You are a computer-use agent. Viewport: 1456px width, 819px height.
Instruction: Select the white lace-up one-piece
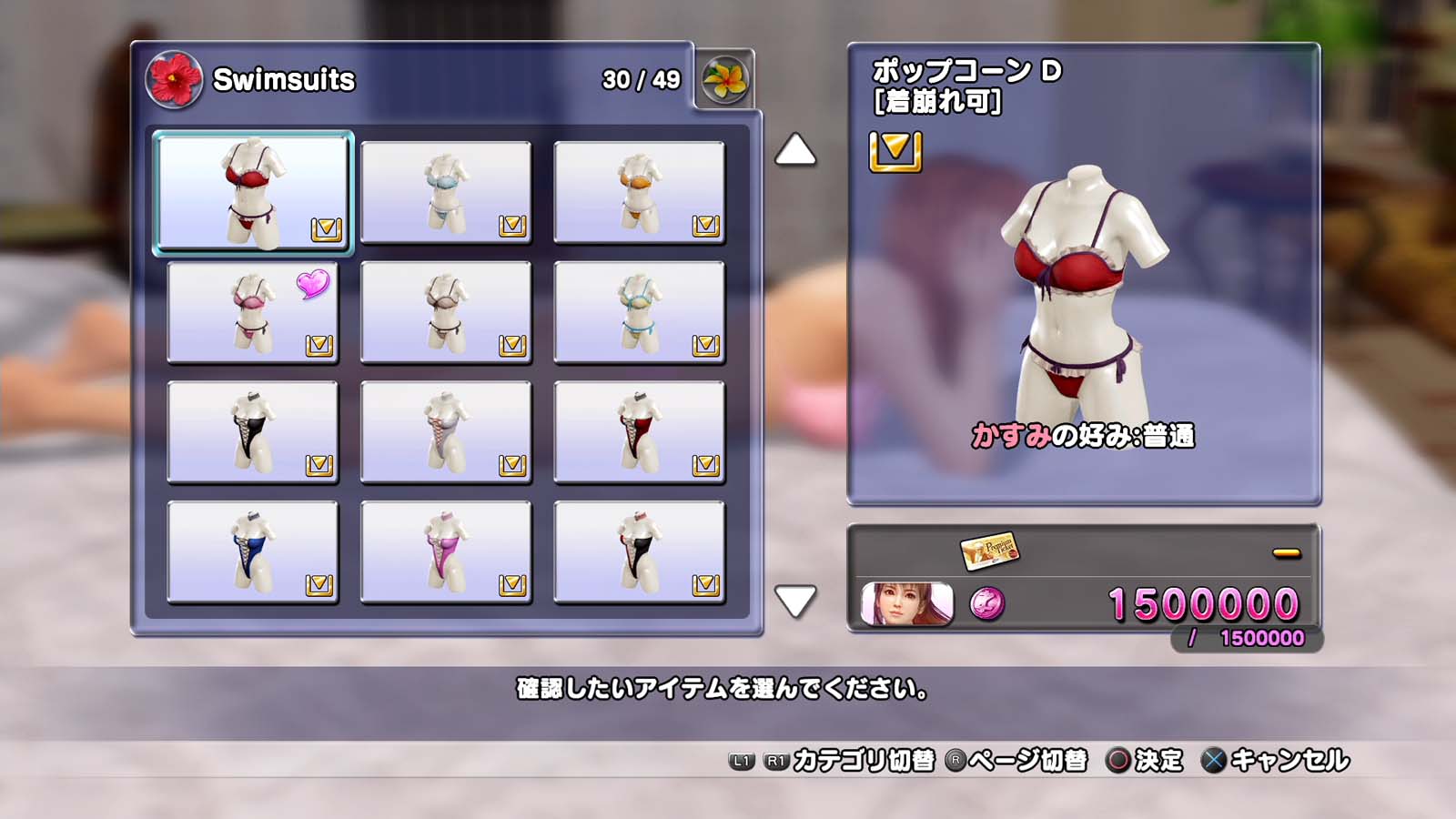pyautogui.click(x=446, y=432)
